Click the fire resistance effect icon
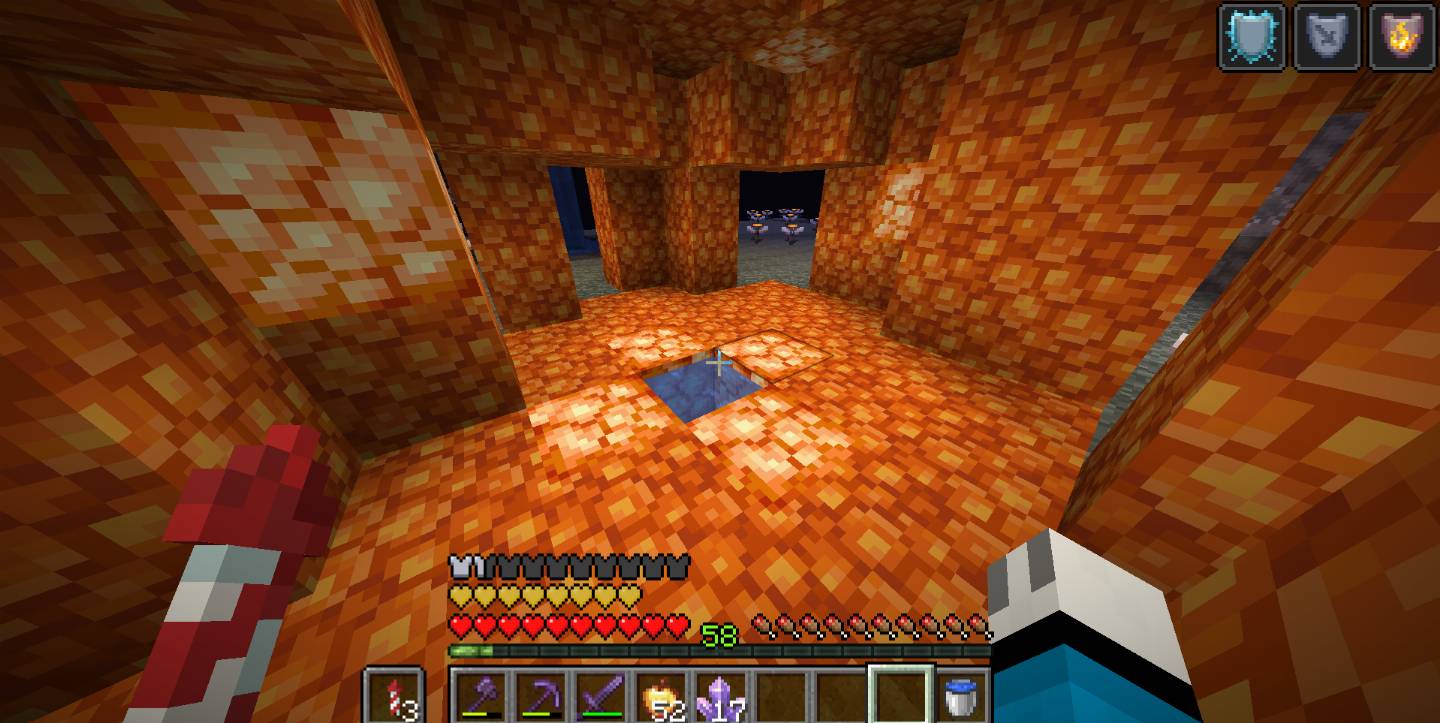Viewport: 1440px width, 723px height. click(1401, 37)
